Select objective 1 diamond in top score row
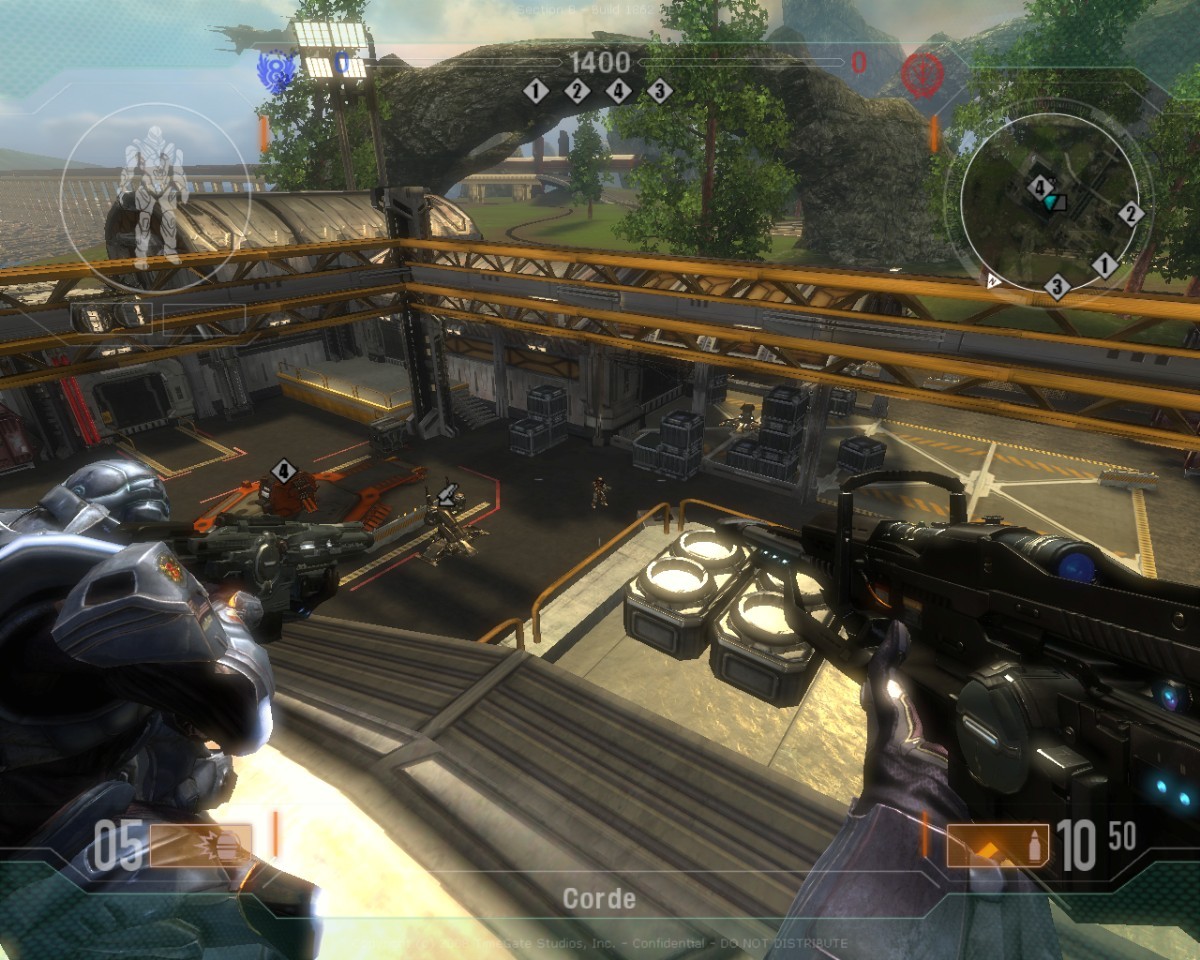Screen dimensions: 1200x960 pyautogui.click(x=536, y=92)
